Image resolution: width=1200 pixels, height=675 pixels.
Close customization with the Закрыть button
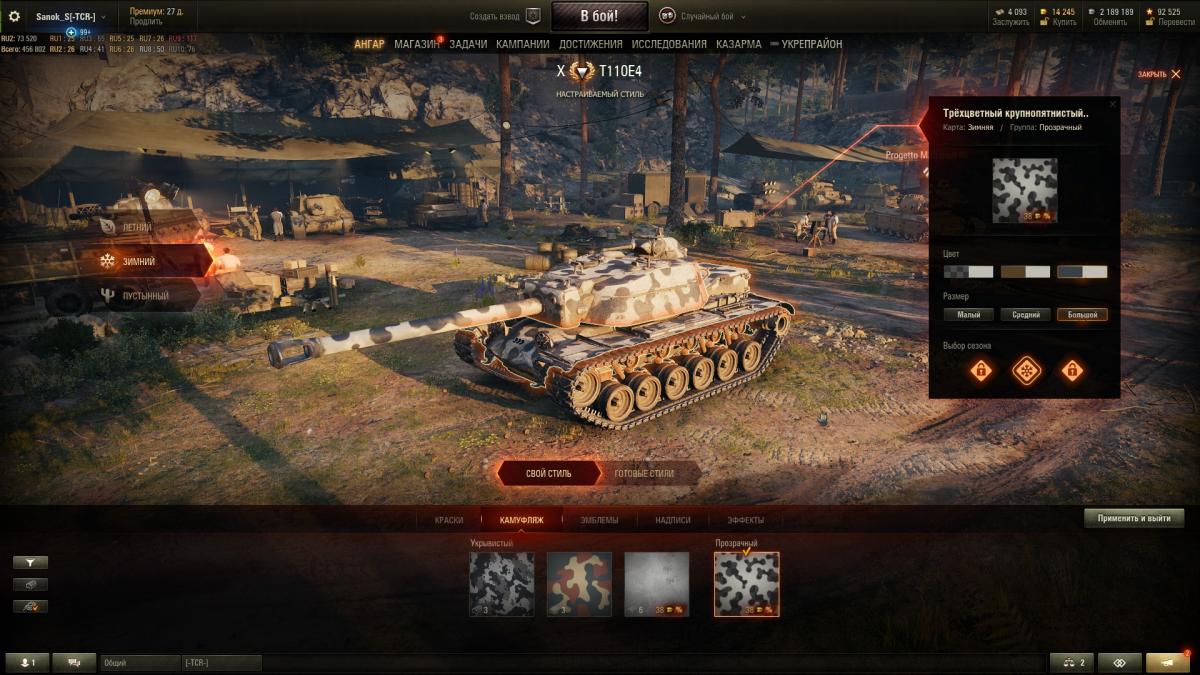click(1158, 74)
